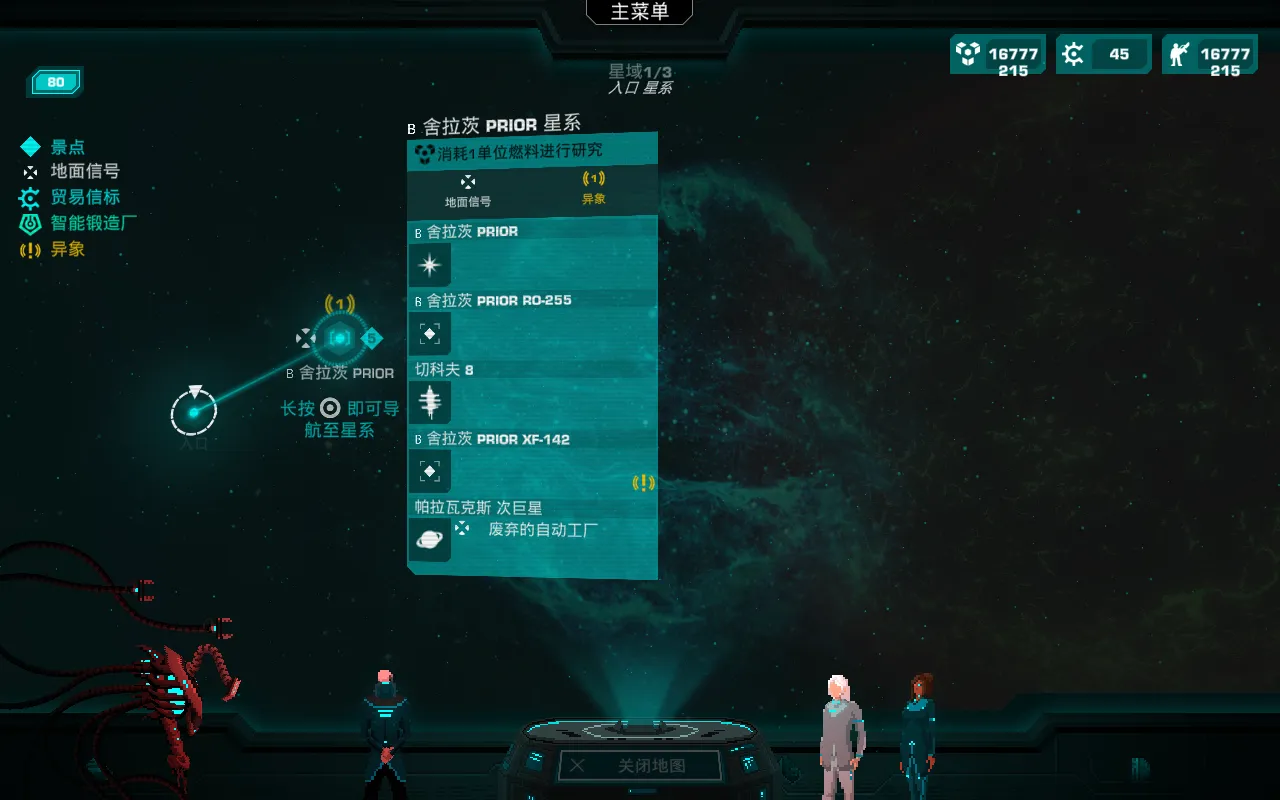Open the 主菜单 at screen top
1280x800 pixels.
pos(638,11)
